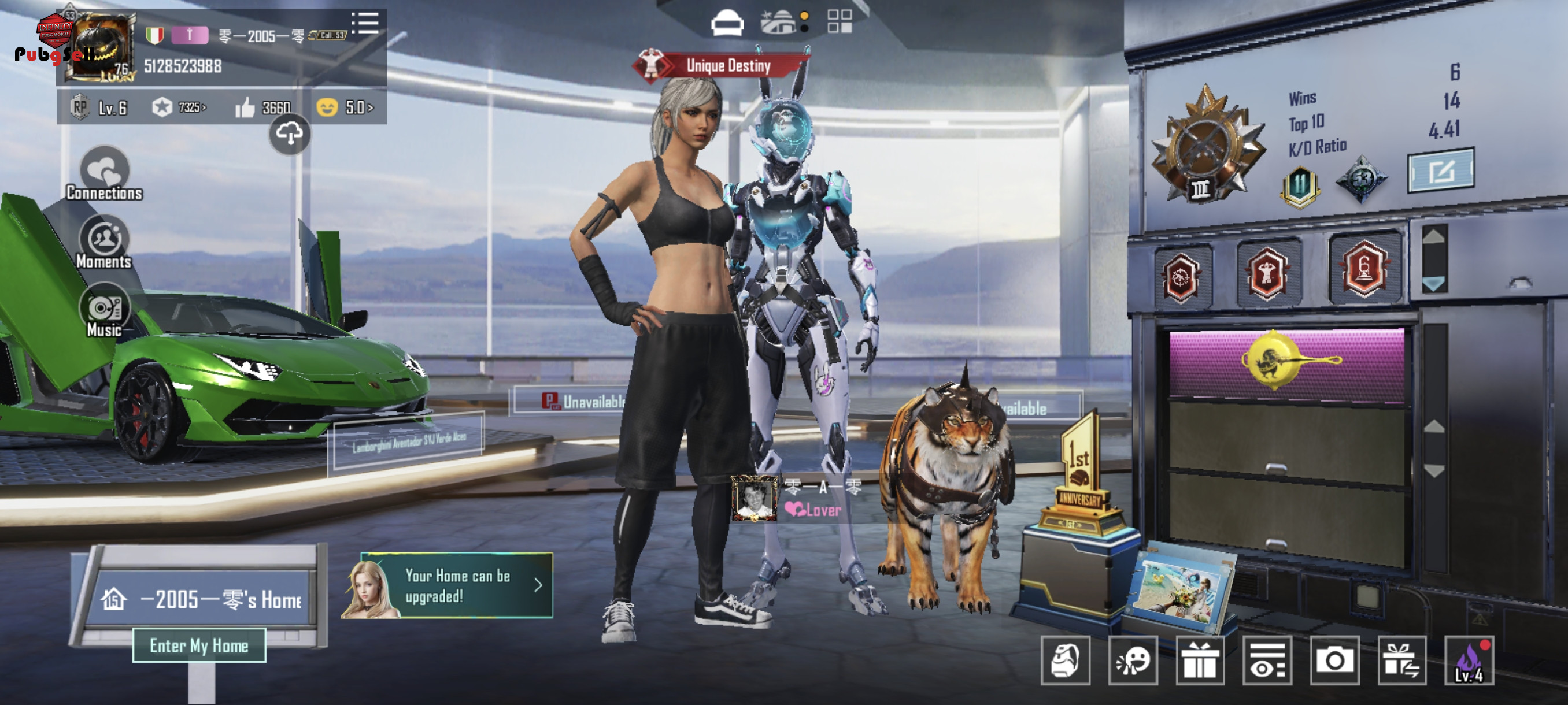Click the thumbs-up likes counter

pos(263,107)
